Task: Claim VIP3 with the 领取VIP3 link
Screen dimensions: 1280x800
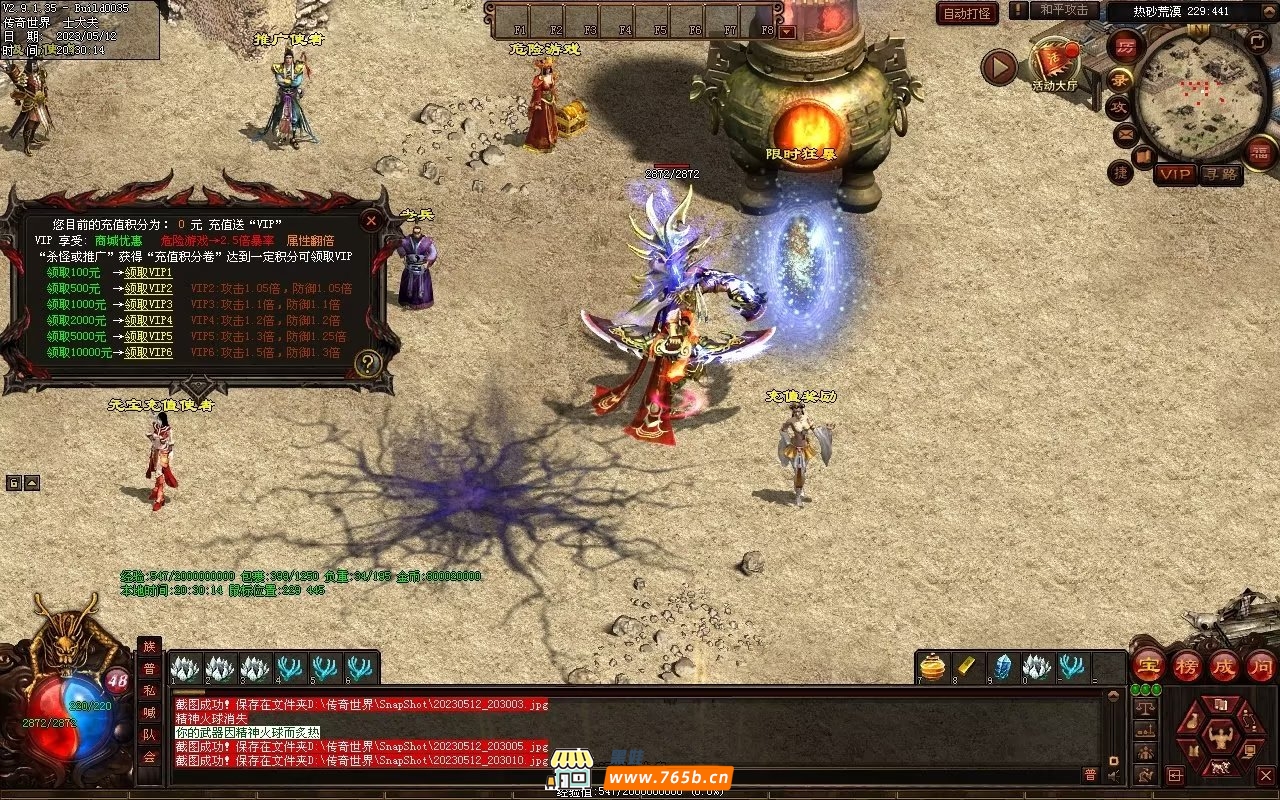Action: 148,304
